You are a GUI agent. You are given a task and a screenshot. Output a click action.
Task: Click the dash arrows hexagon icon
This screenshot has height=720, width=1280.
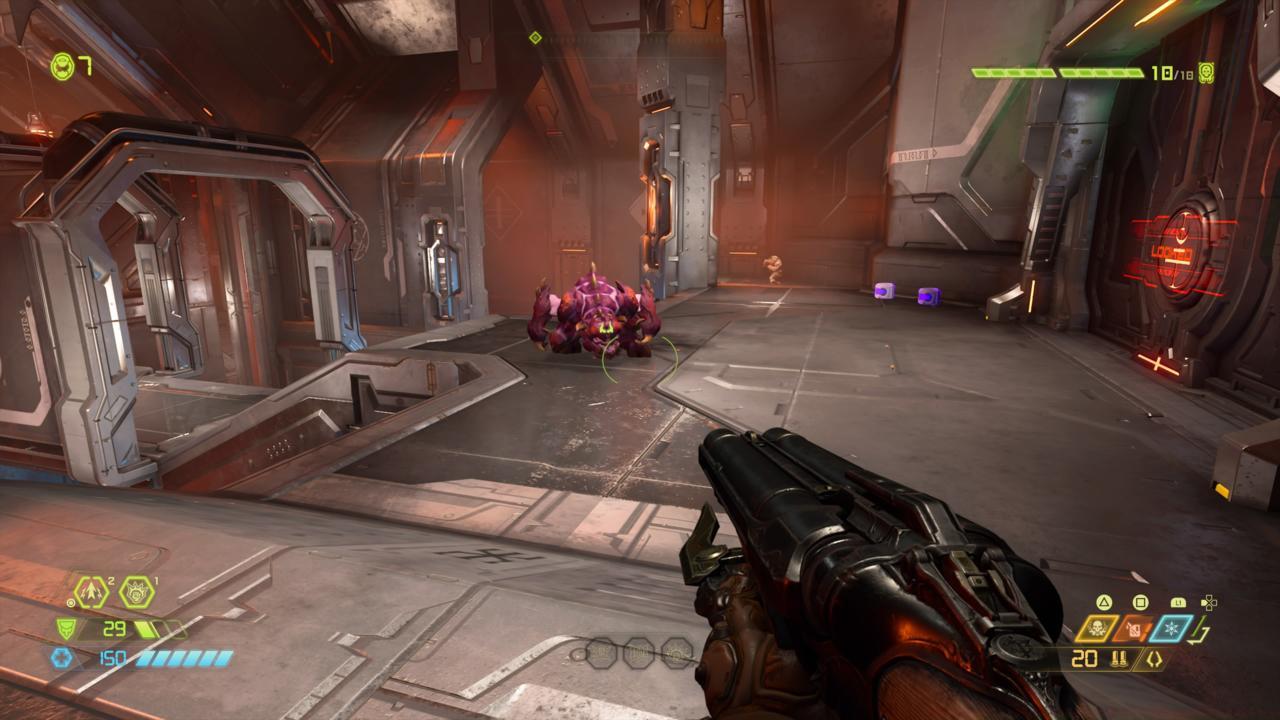point(92,592)
